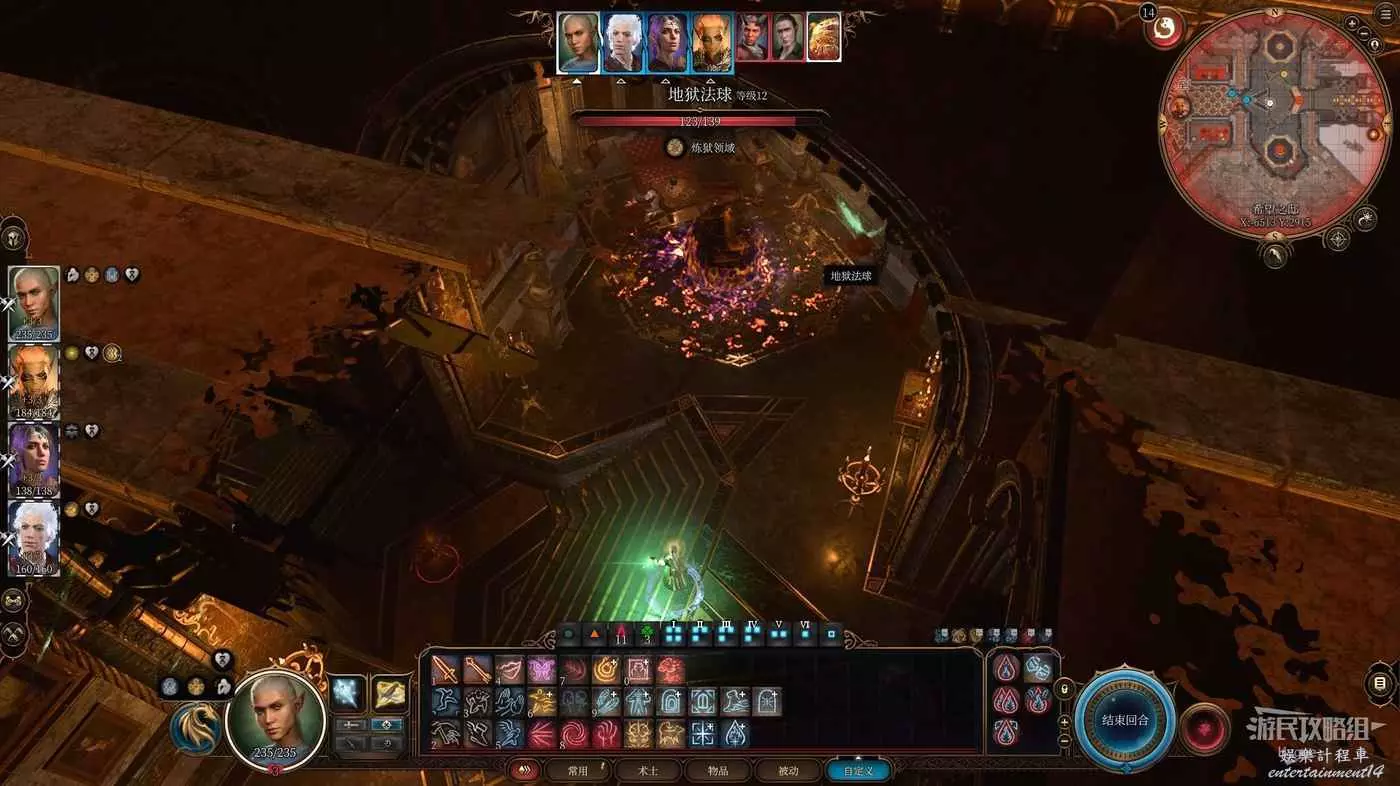This screenshot has width=1400, height=786.
Task: Select the orange githyanki party portrait on left
Action: (x=34, y=380)
